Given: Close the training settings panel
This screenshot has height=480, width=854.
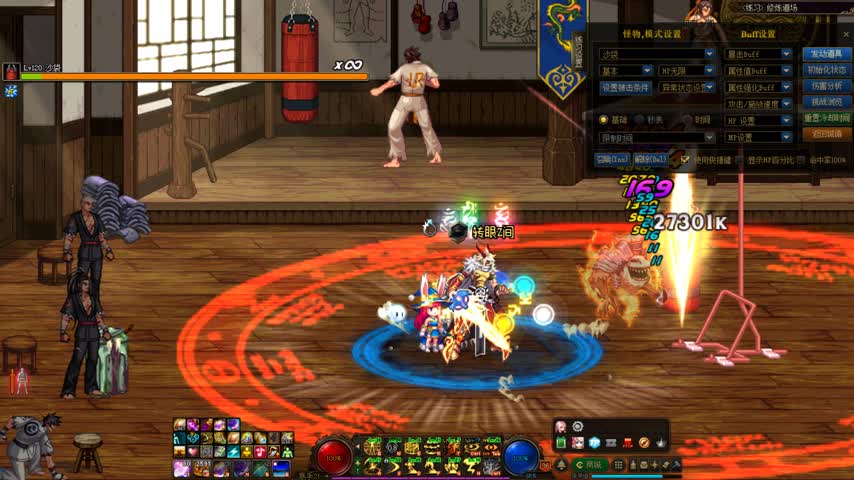Looking at the screenshot, I should [x=846, y=33].
